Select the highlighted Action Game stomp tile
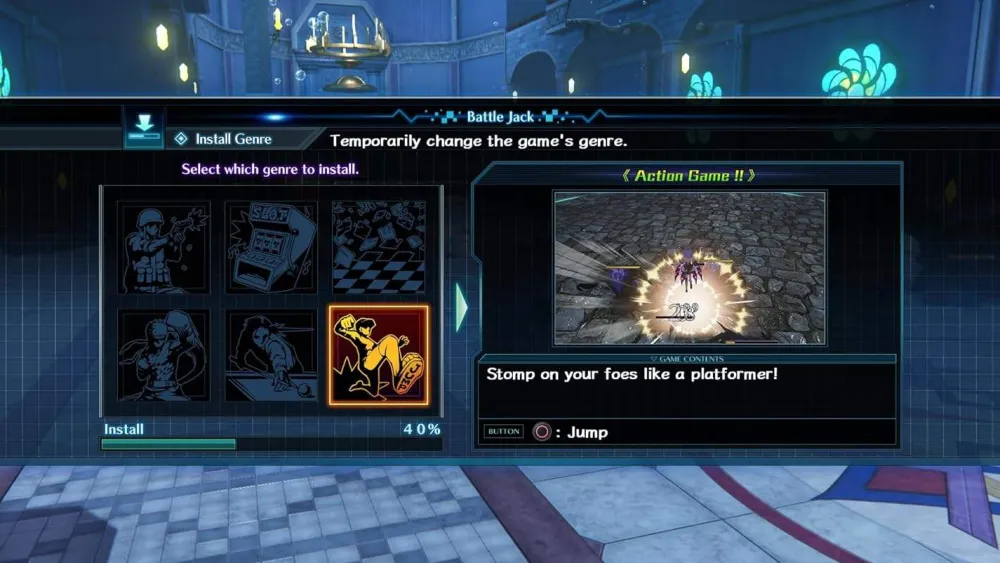 tap(378, 355)
